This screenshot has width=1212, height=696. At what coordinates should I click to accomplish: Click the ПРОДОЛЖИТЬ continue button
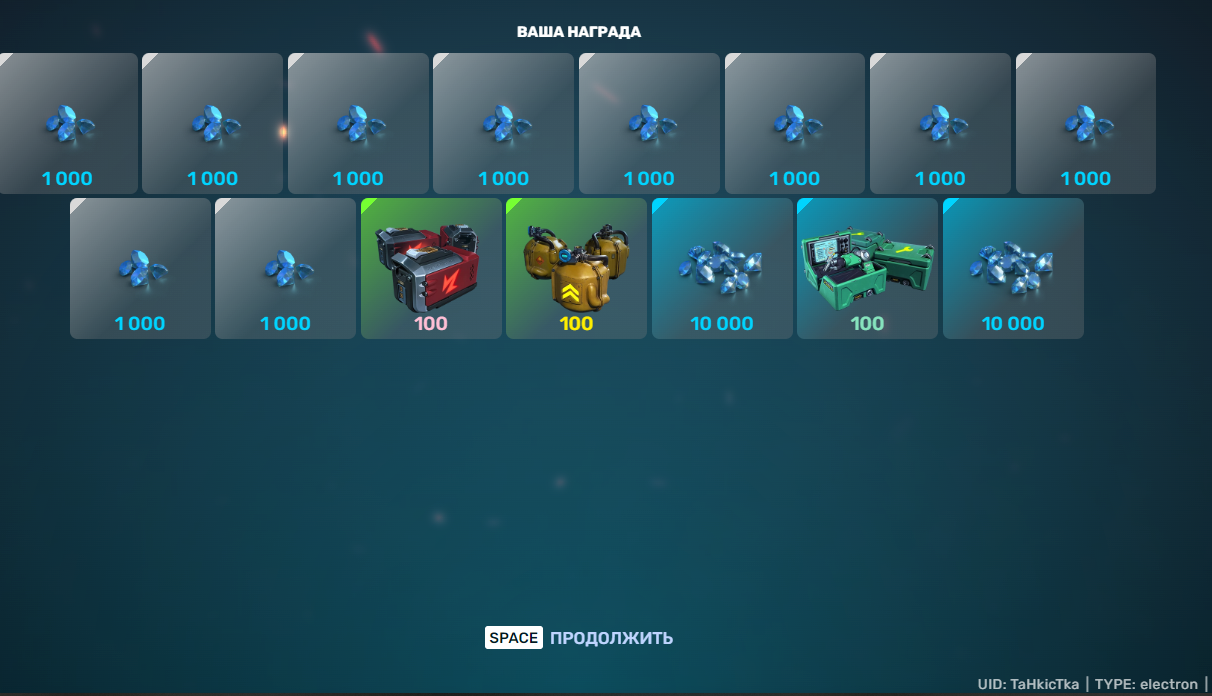coord(610,638)
